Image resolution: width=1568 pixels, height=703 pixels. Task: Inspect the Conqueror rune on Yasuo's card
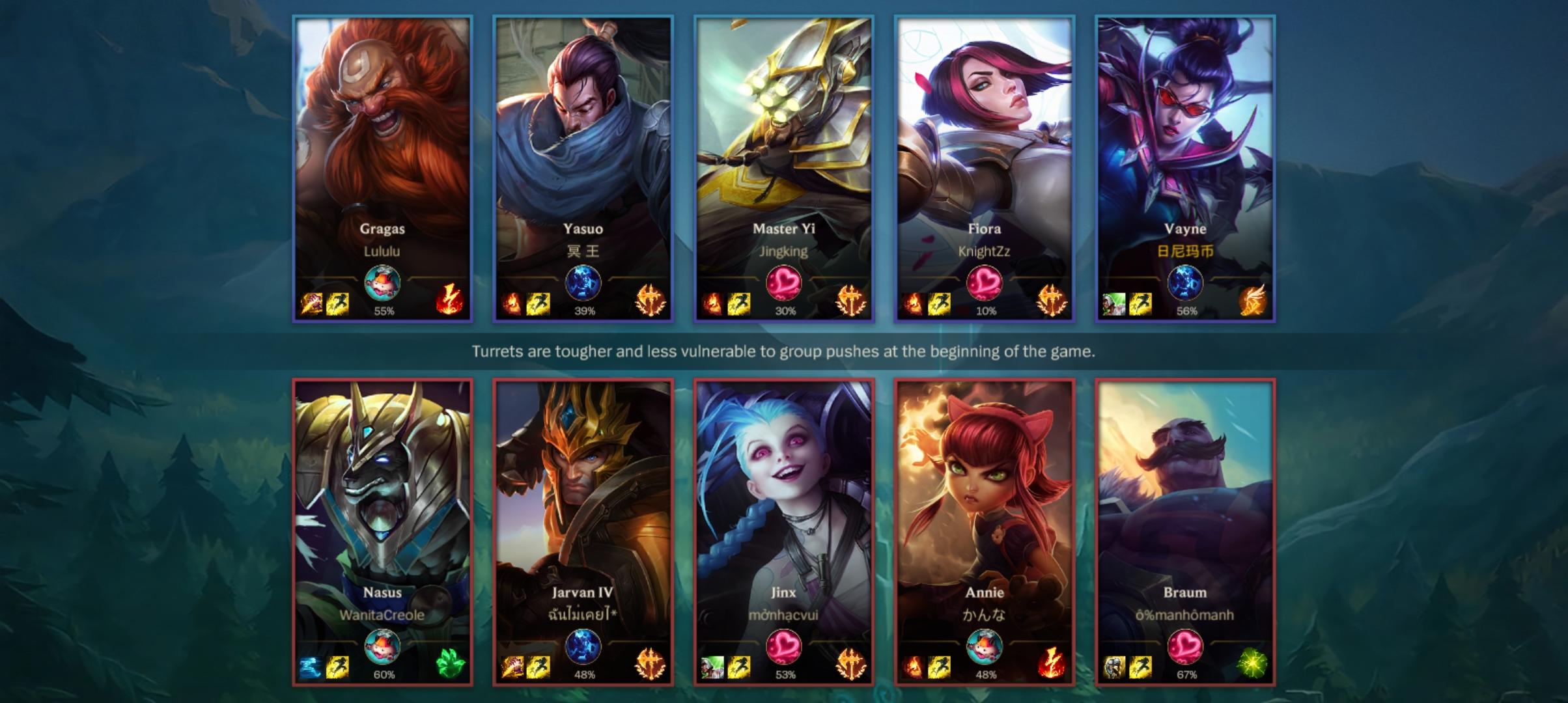click(651, 301)
